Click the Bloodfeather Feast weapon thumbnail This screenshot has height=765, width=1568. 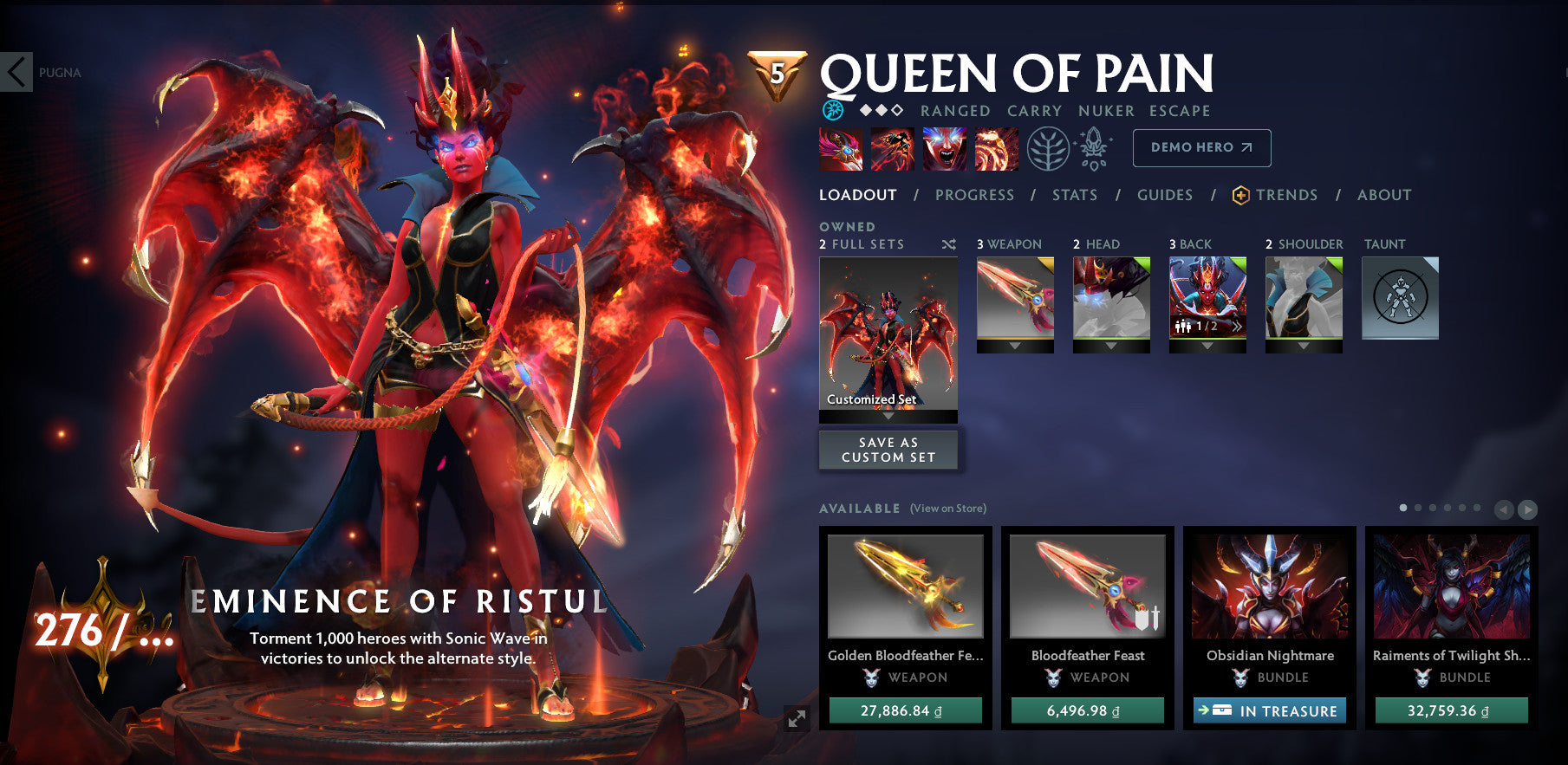[1087, 587]
